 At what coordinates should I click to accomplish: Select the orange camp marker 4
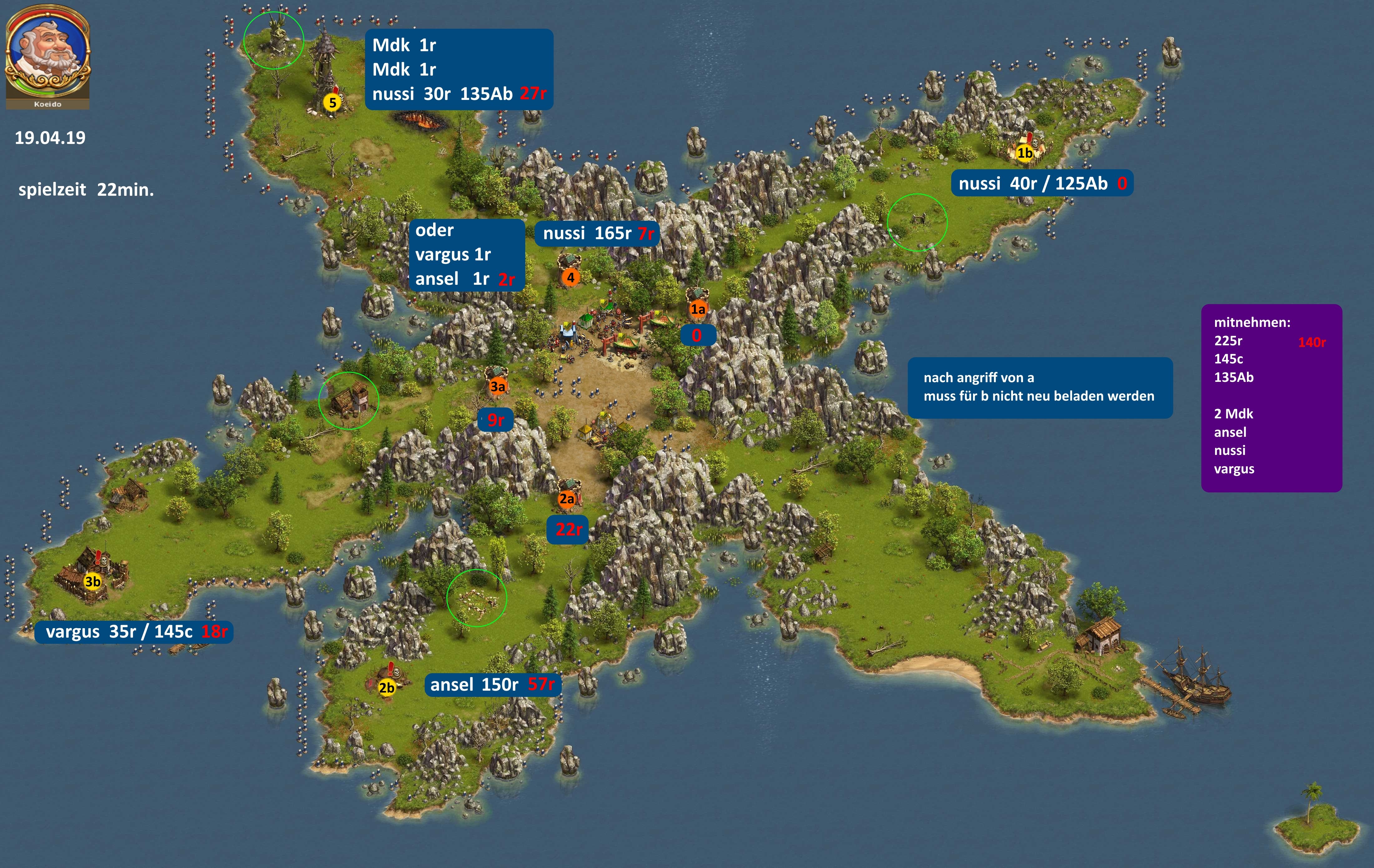click(x=570, y=277)
